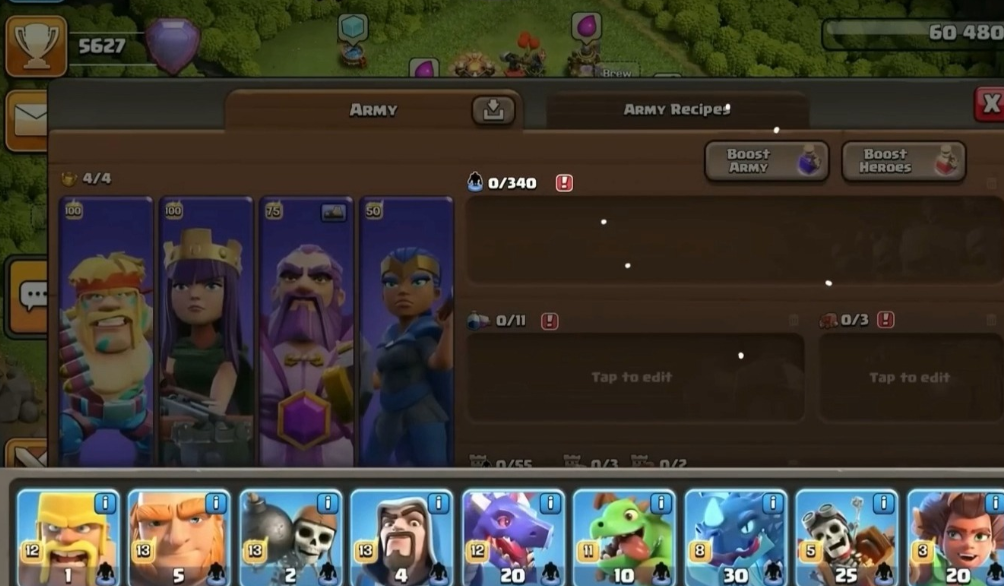Switch to the Army Recipes tab
The image size is (1004, 586).
[x=676, y=109]
